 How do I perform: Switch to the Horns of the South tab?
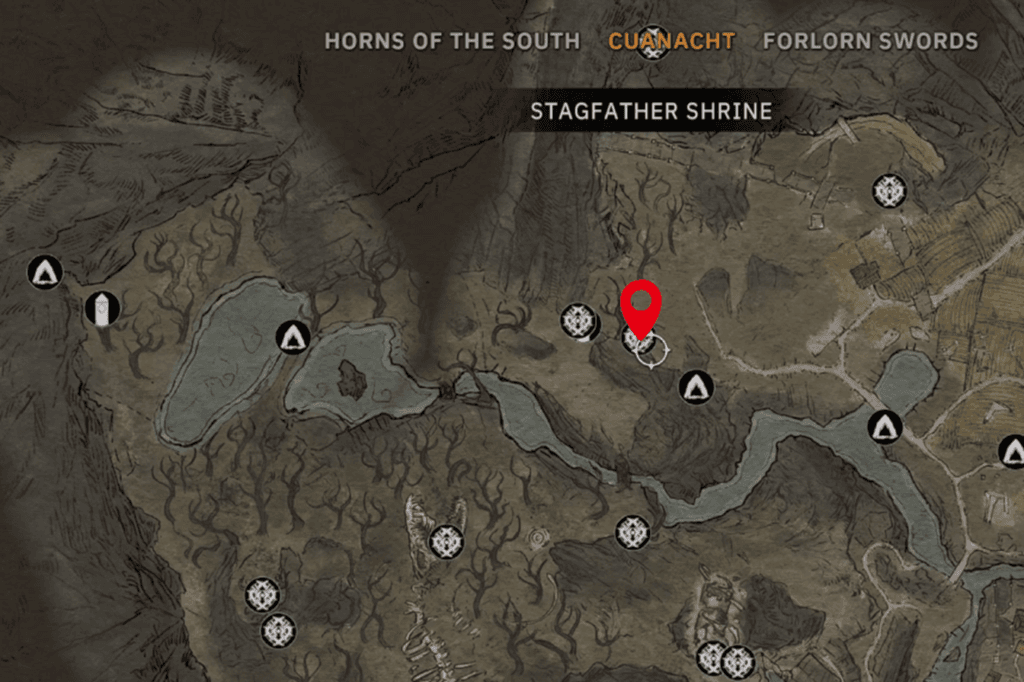click(x=452, y=41)
